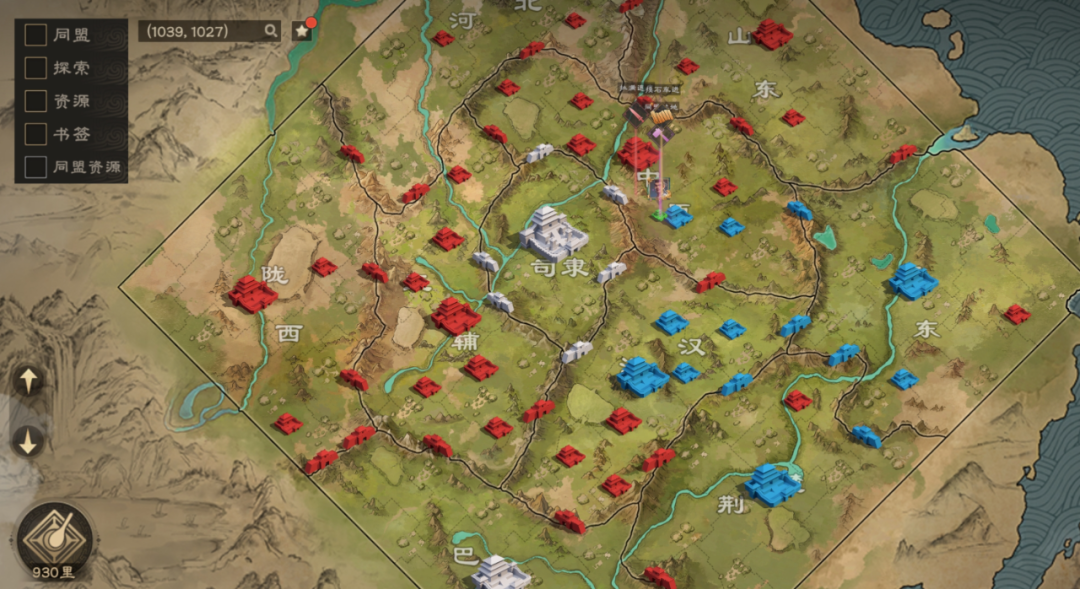
Task: Click the magnifier search icon
Action: pyautogui.click(x=271, y=32)
